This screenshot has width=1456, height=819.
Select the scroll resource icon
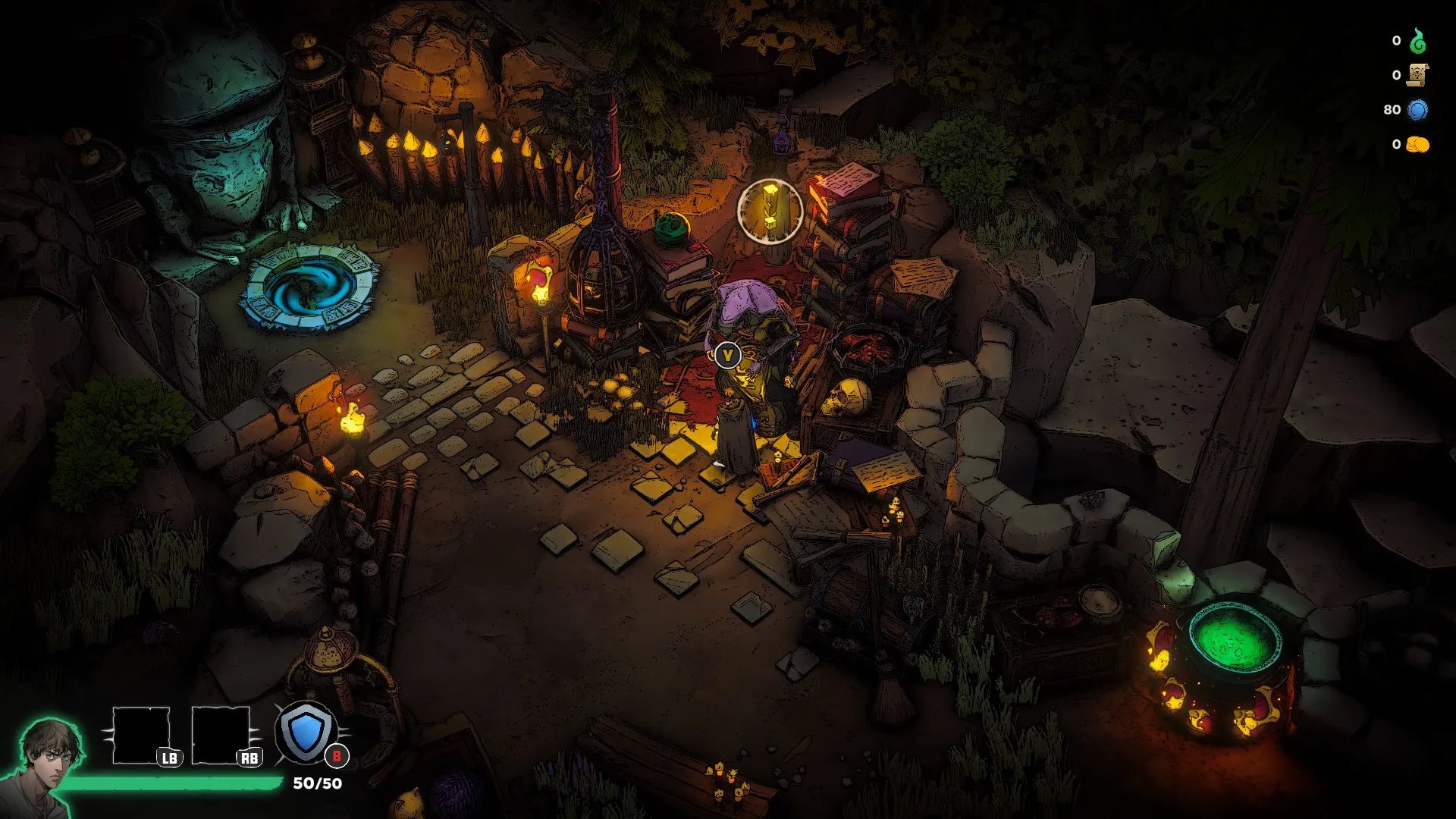(x=1417, y=75)
